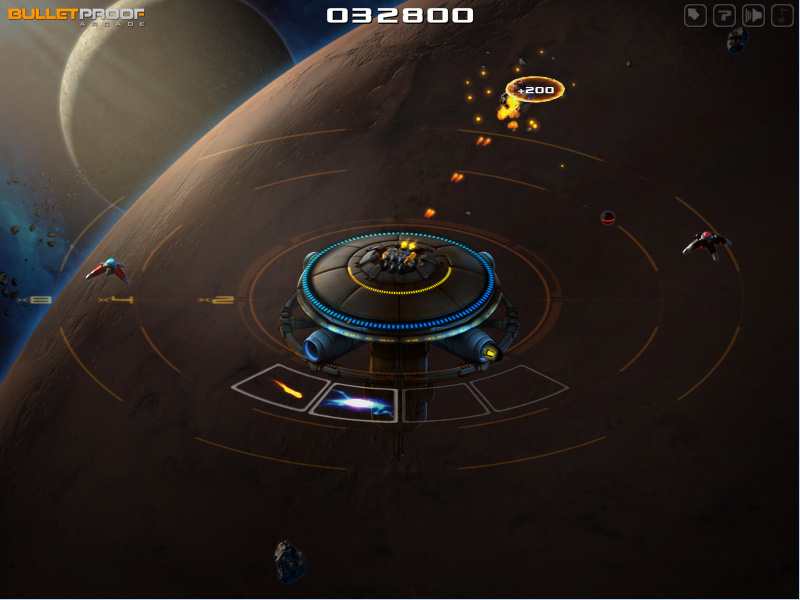Screen dimensions: 800x600
Task: Click the arrow icon button to exit
Action: [x=695, y=15]
